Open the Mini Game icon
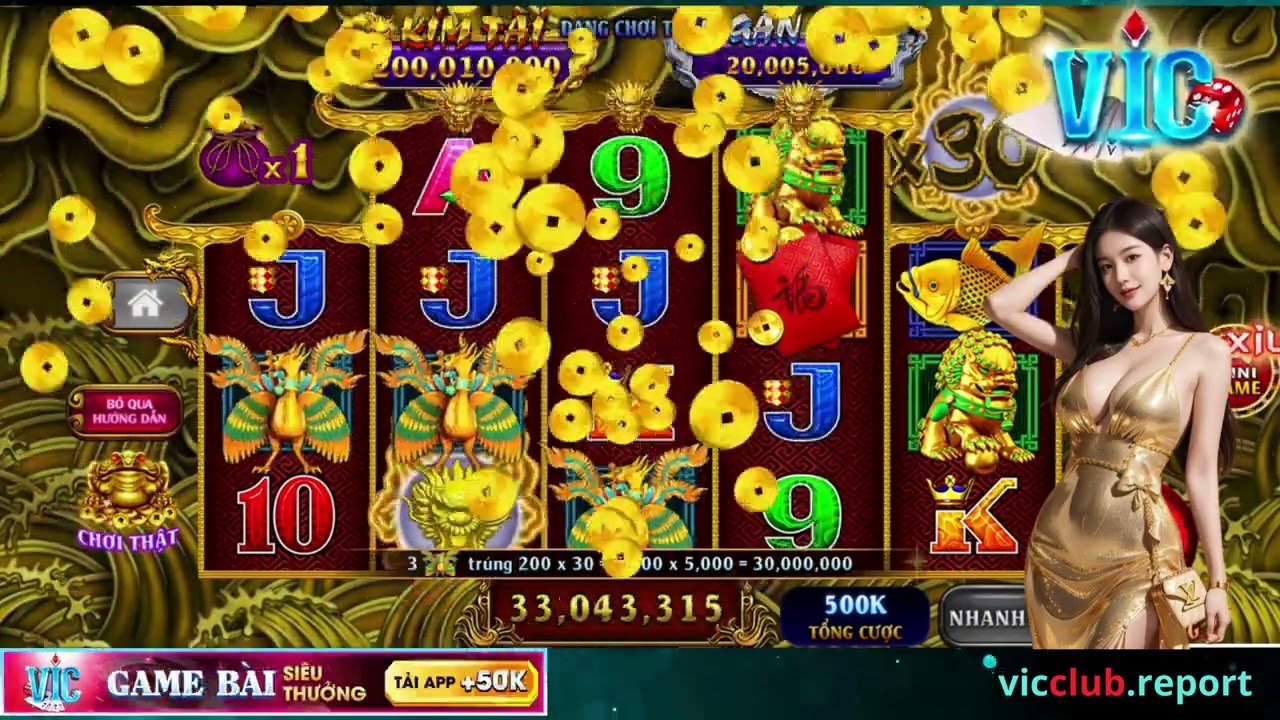 pyautogui.click(x=1248, y=370)
